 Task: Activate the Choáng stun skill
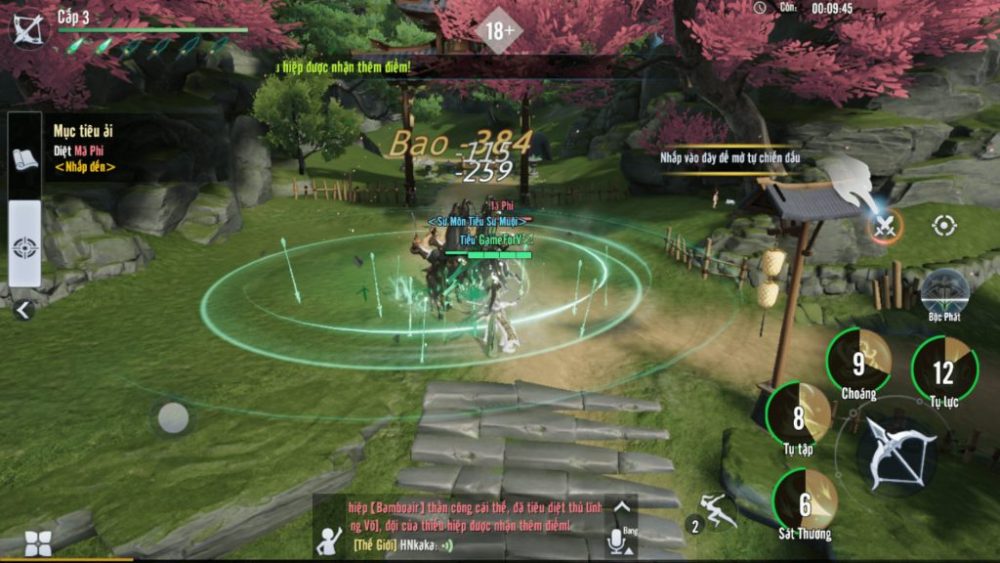coord(858,360)
